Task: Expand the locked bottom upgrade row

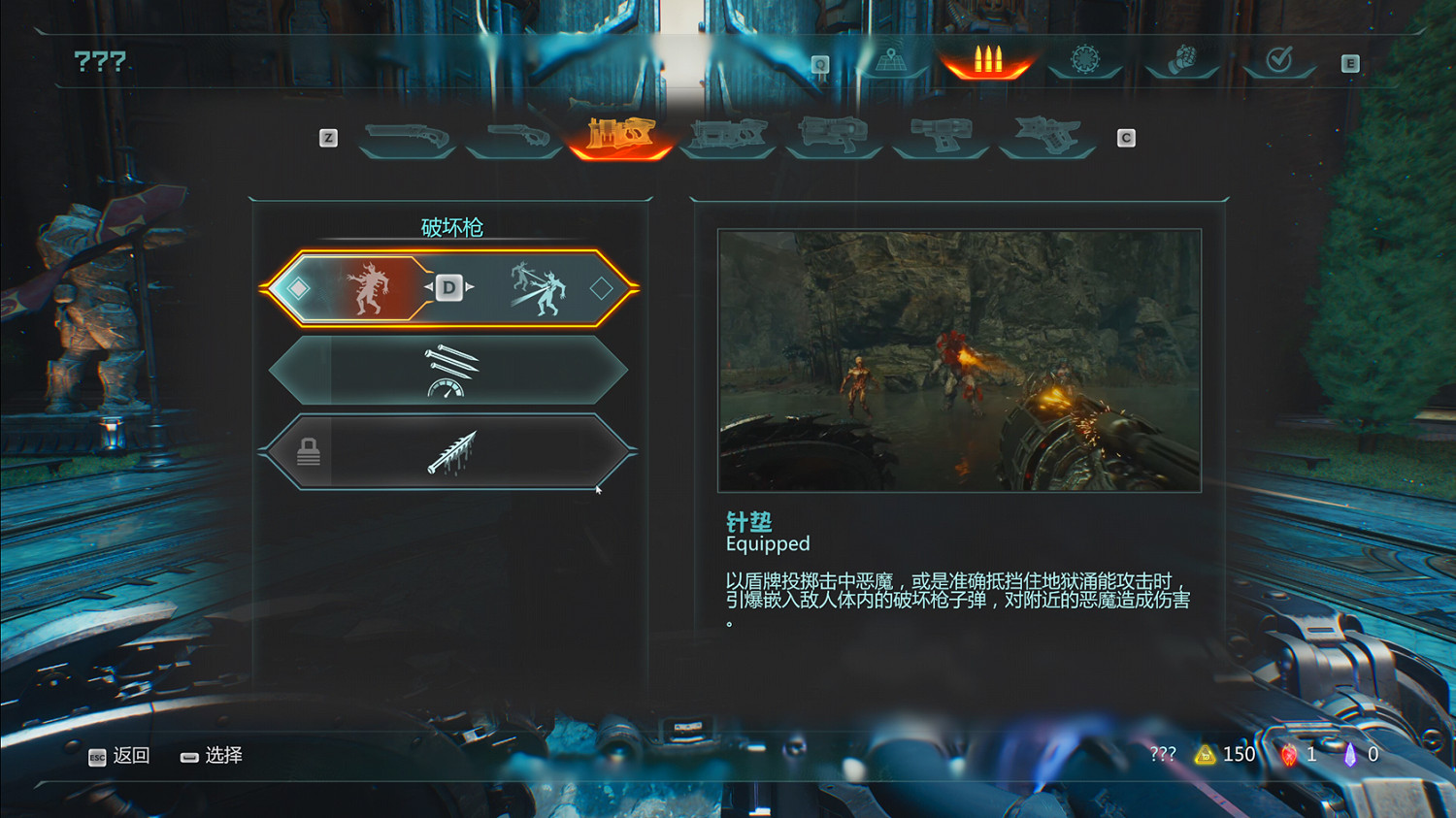Action: click(451, 451)
